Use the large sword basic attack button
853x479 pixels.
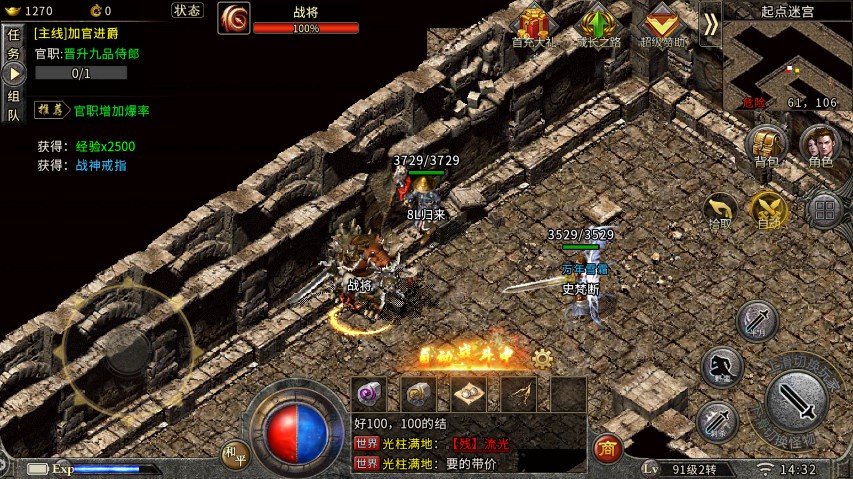(798, 402)
